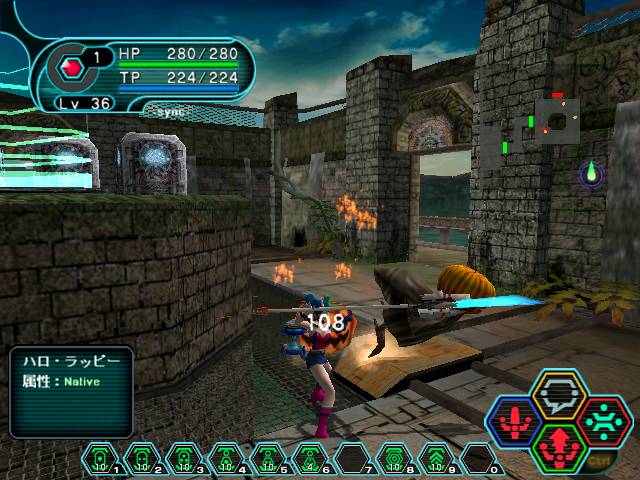Trigger hotbar slot 5
The width and height of the screenshot is (640, 480).
[268, 460]
